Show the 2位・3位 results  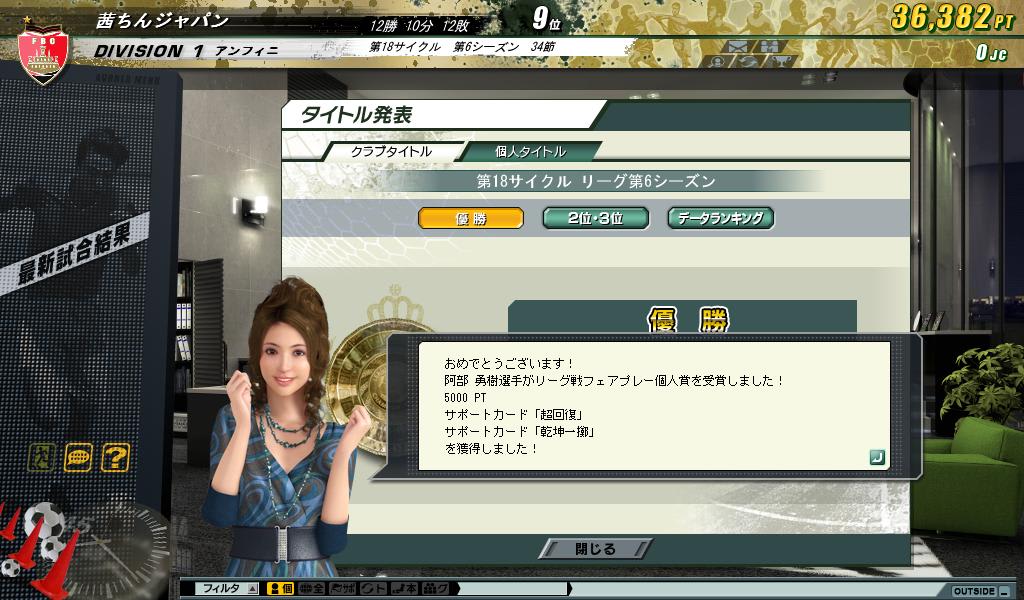595,218
